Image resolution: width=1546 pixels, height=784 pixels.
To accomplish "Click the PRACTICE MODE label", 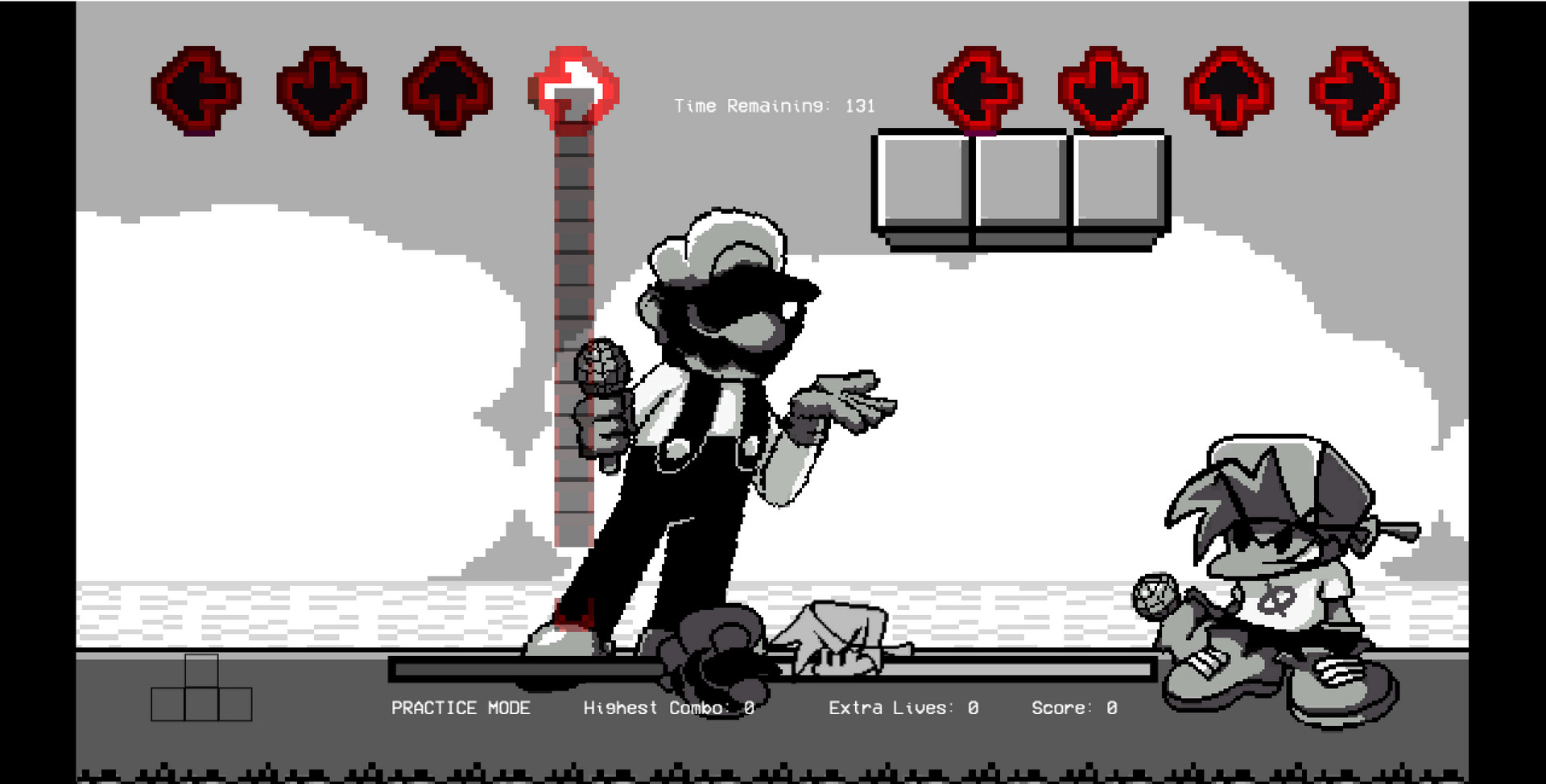I will [461, 708].
